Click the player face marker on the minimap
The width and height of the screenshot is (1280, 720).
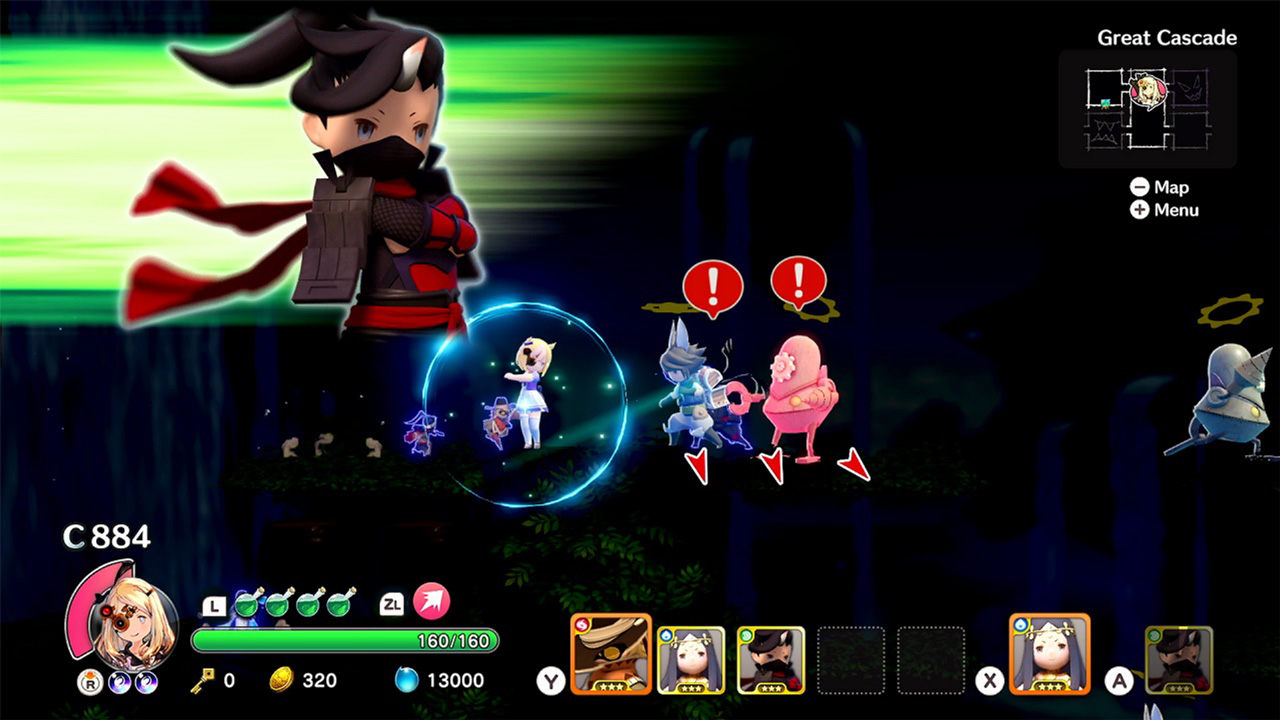tap(1147, 90)
